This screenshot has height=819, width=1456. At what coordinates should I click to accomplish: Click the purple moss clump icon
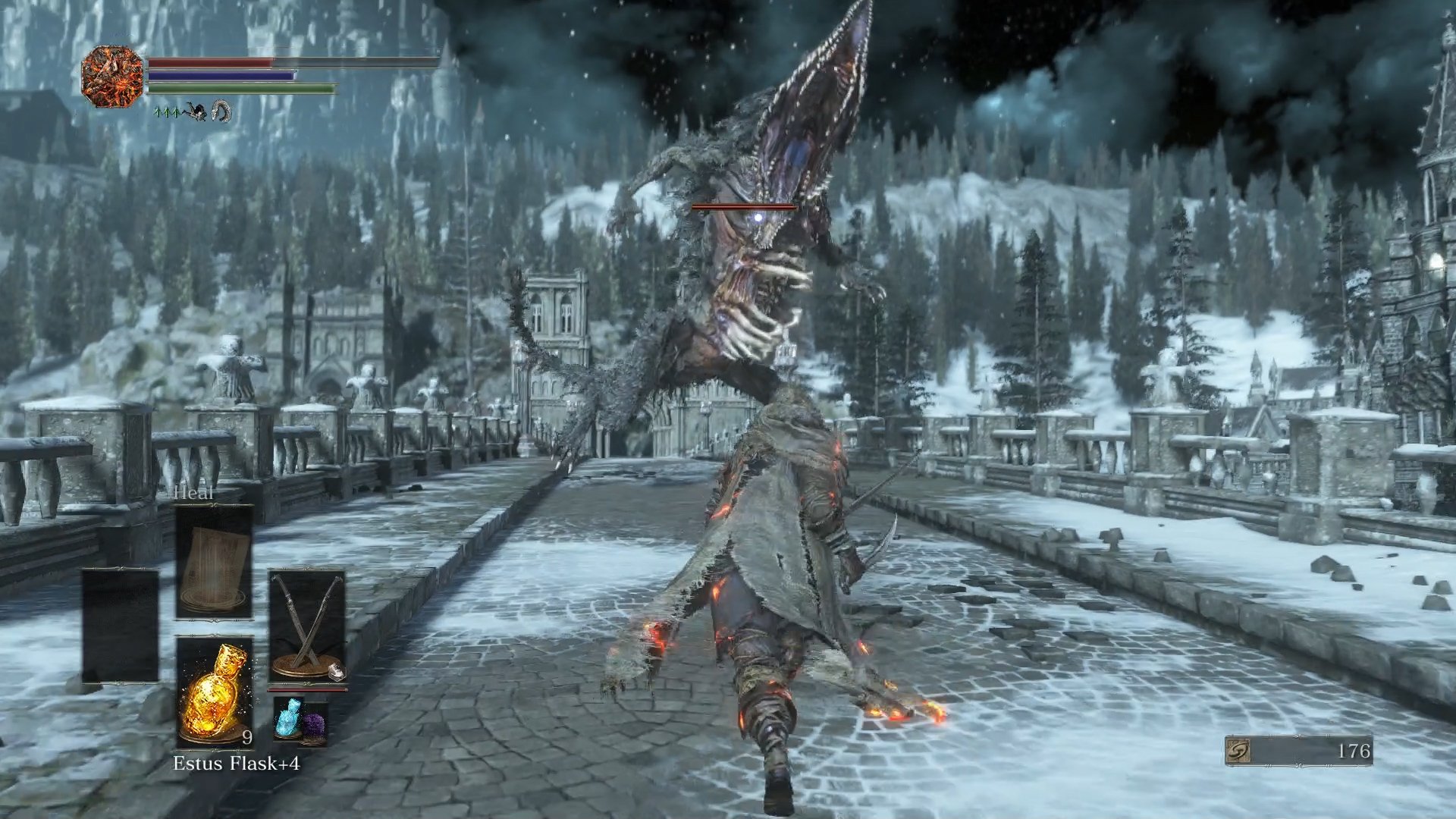(x=314, y=724)
